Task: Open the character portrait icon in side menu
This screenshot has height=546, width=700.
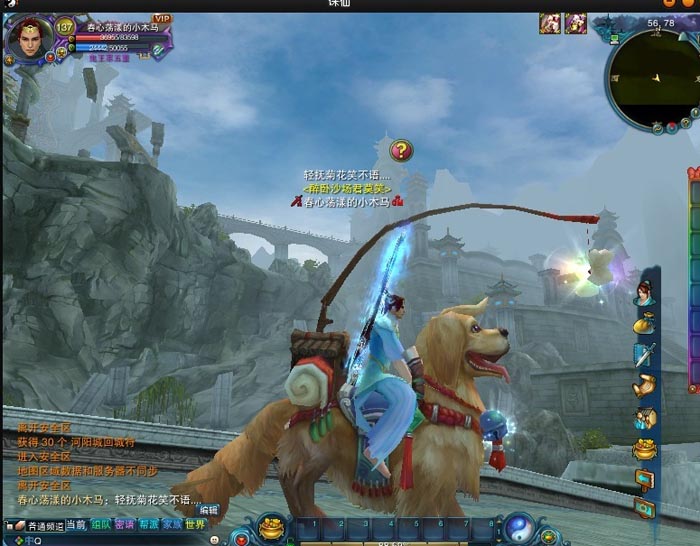Action: point(643,292)
